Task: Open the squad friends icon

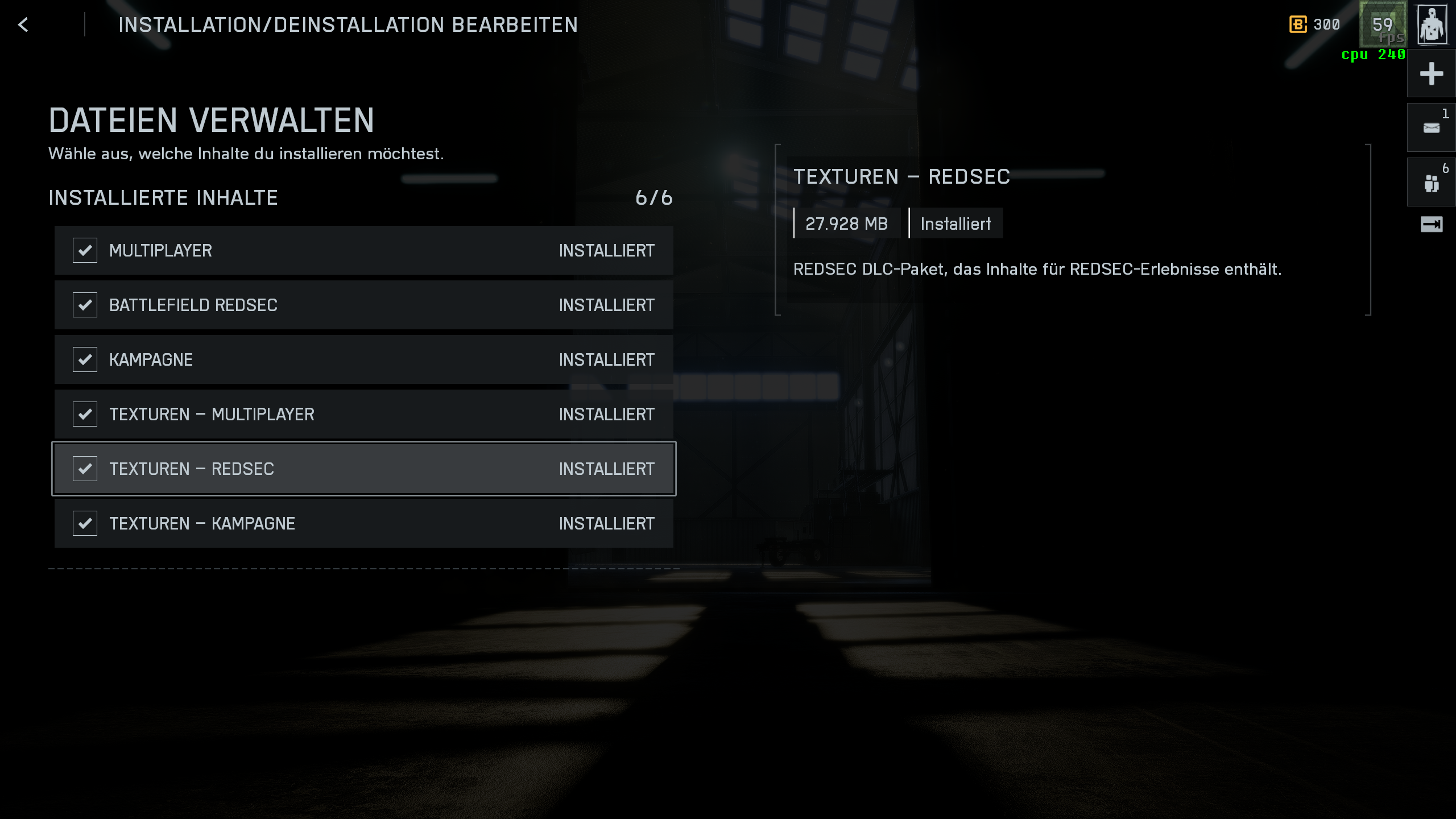Action: click(x=1432, y=183)
